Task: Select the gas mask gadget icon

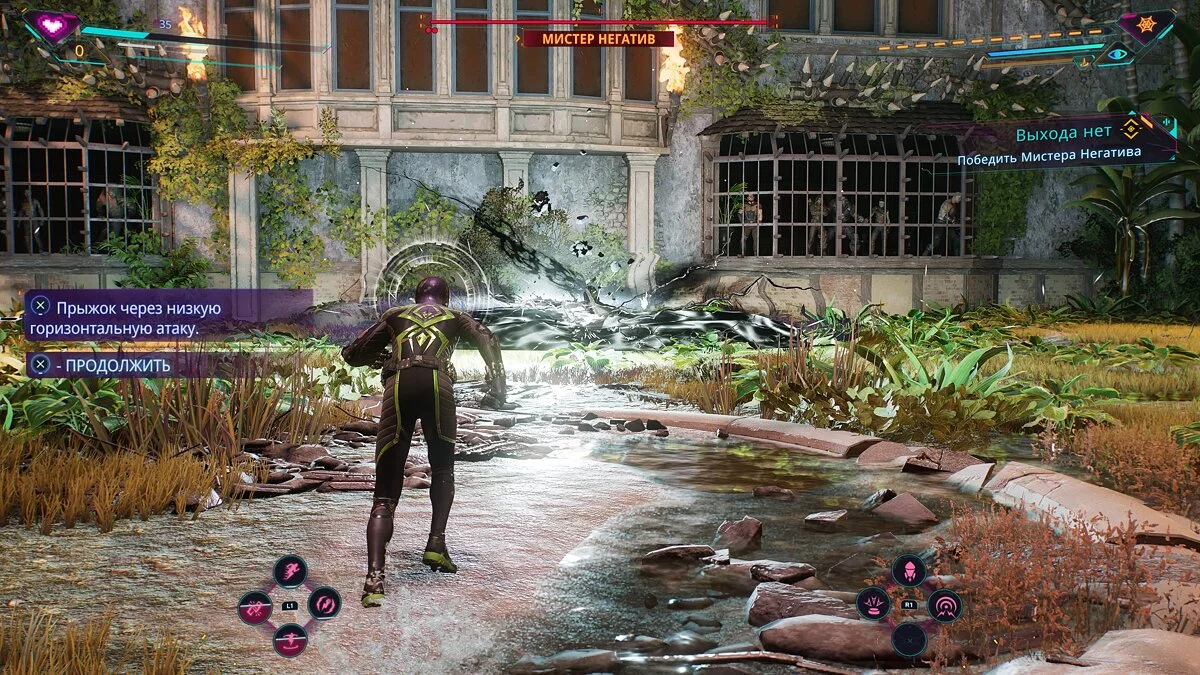Action: coord(908,571)
